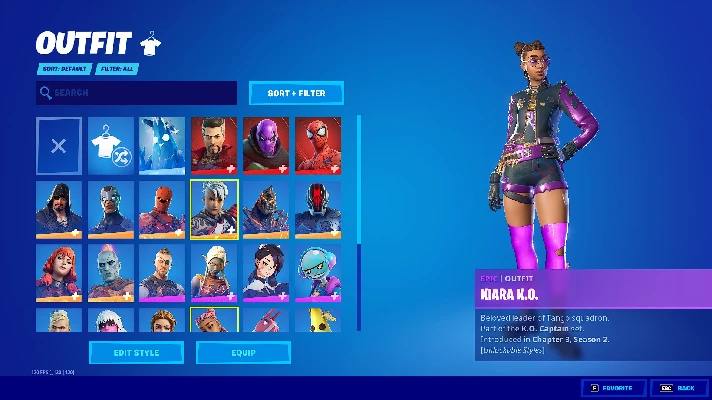Image resolution: width=712 pixels, height=400 pixels.
Task: Pick the teal alien with headphones outfit
Action: point(318,272)
